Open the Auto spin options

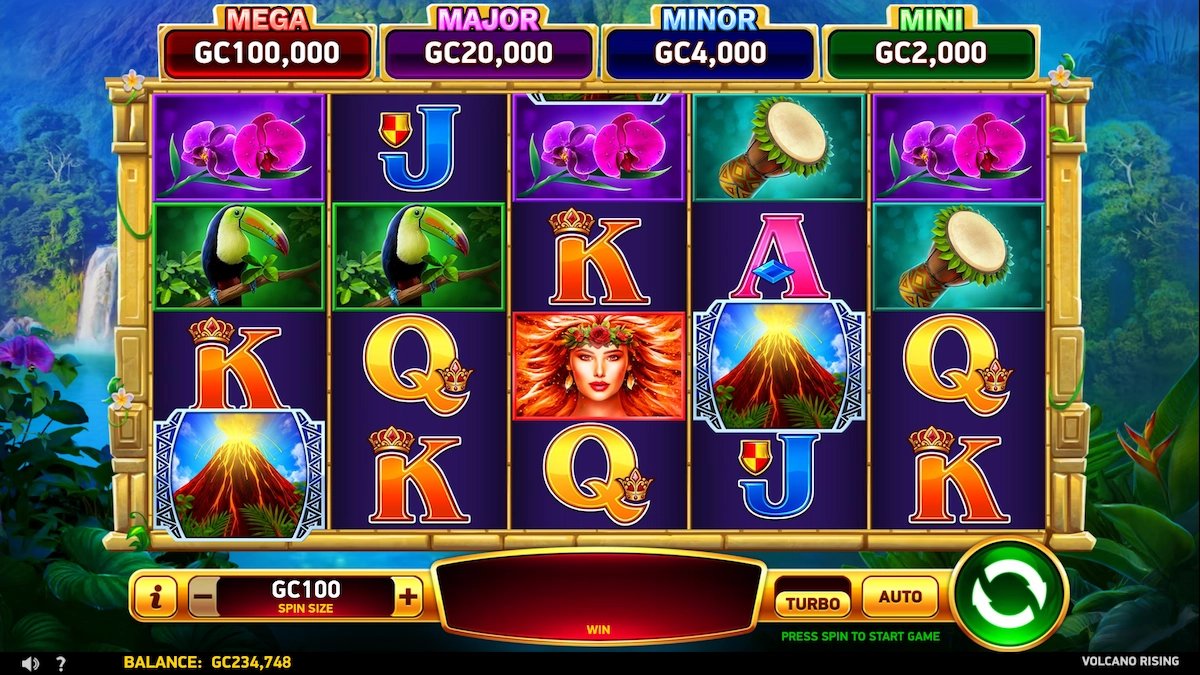tap(899, 597)
